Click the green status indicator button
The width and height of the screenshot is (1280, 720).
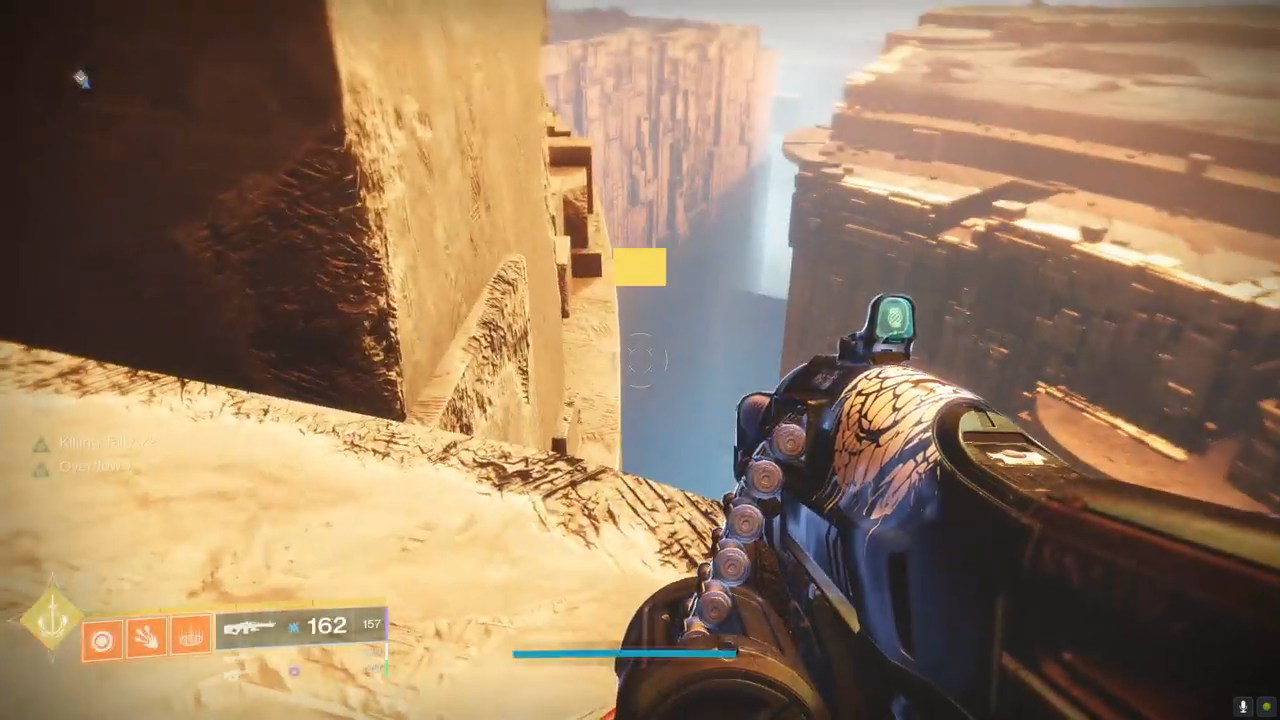1266,706
